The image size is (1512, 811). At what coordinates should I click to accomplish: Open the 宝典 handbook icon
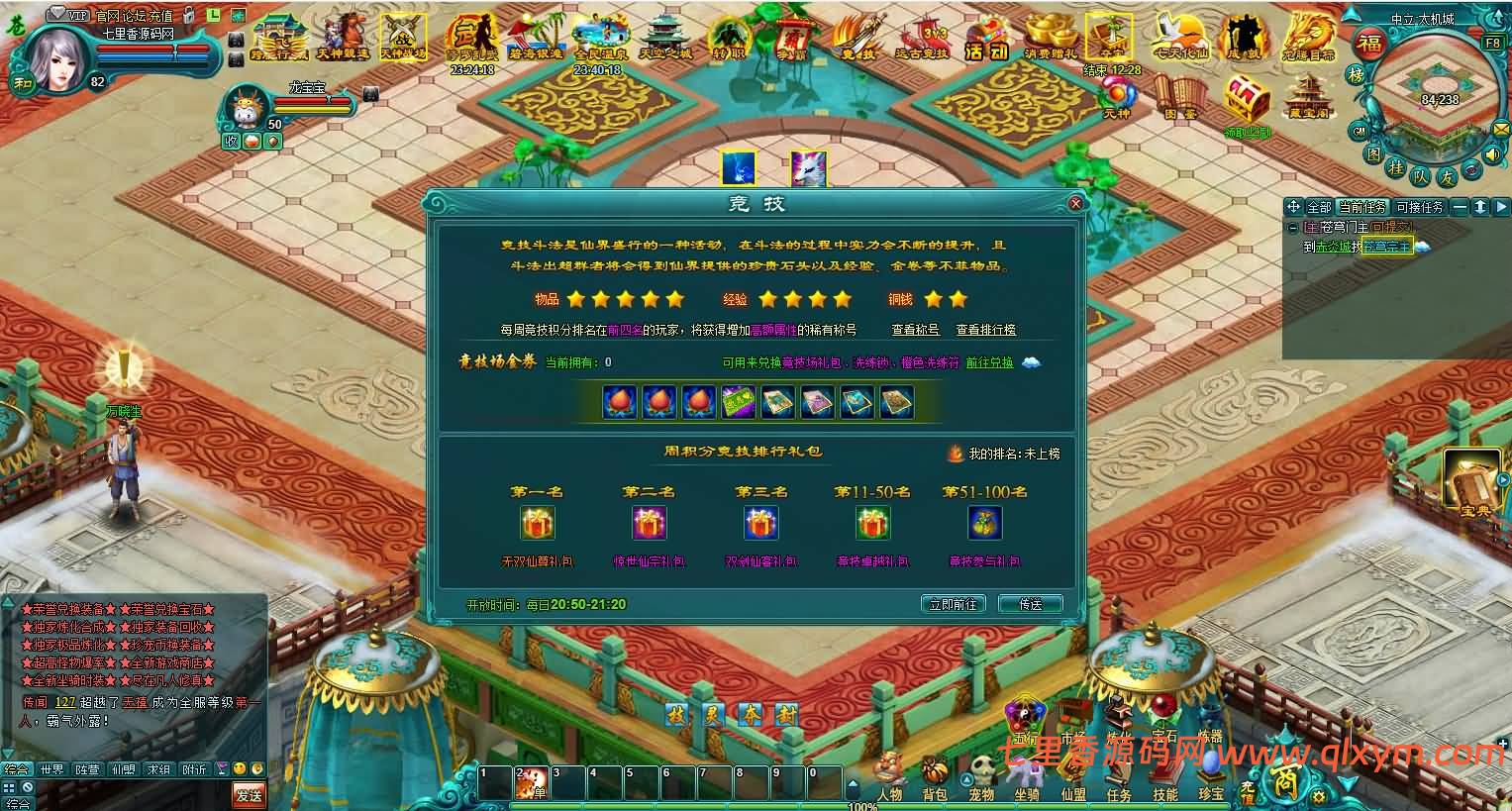(x=1474, y=485)
